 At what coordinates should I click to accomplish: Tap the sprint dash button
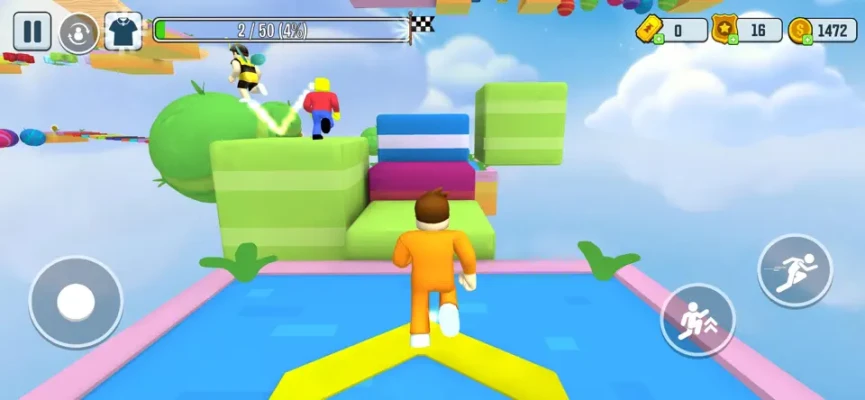795,270
